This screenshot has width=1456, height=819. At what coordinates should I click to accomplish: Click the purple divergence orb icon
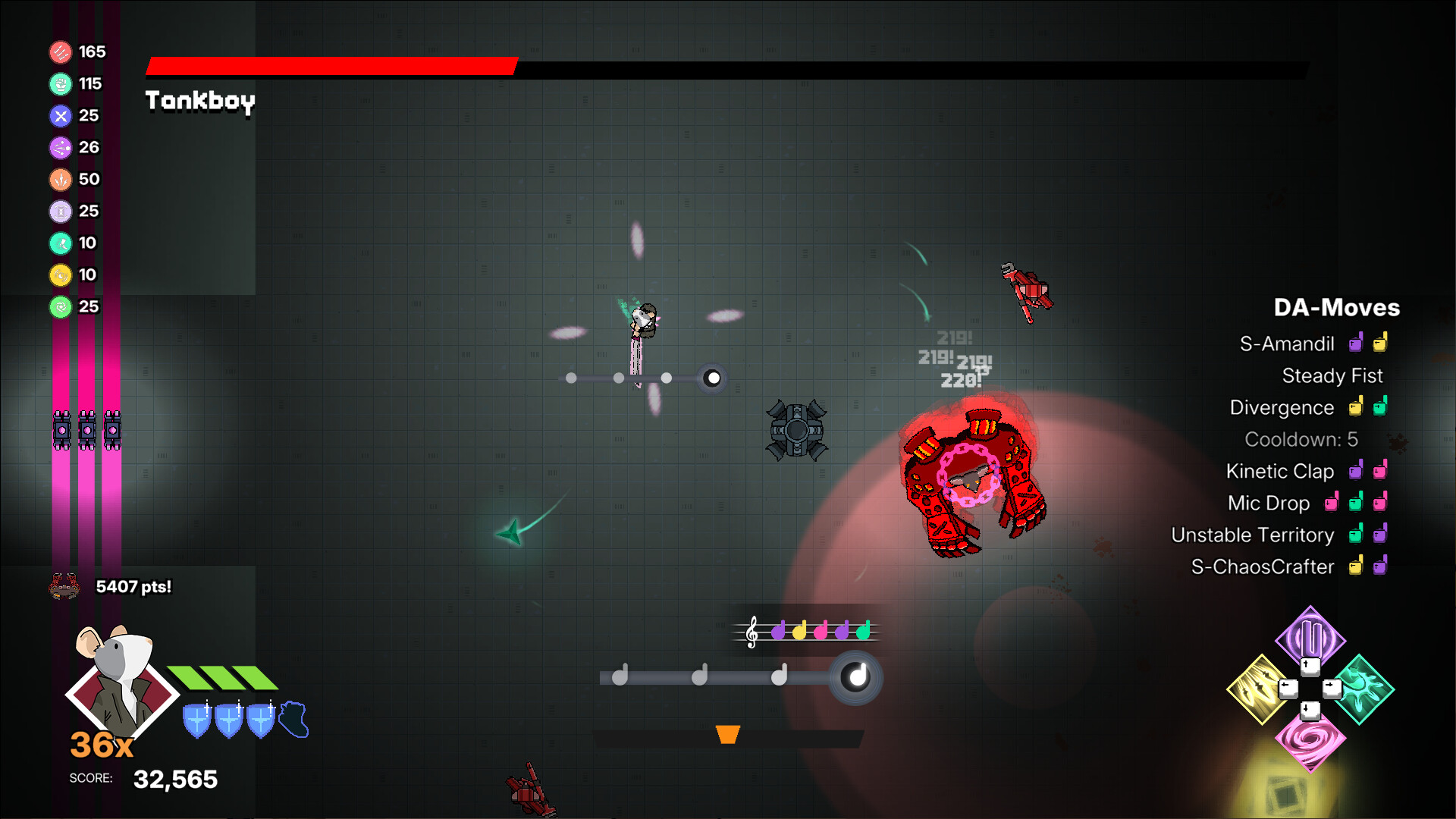(x=60, y=147)
